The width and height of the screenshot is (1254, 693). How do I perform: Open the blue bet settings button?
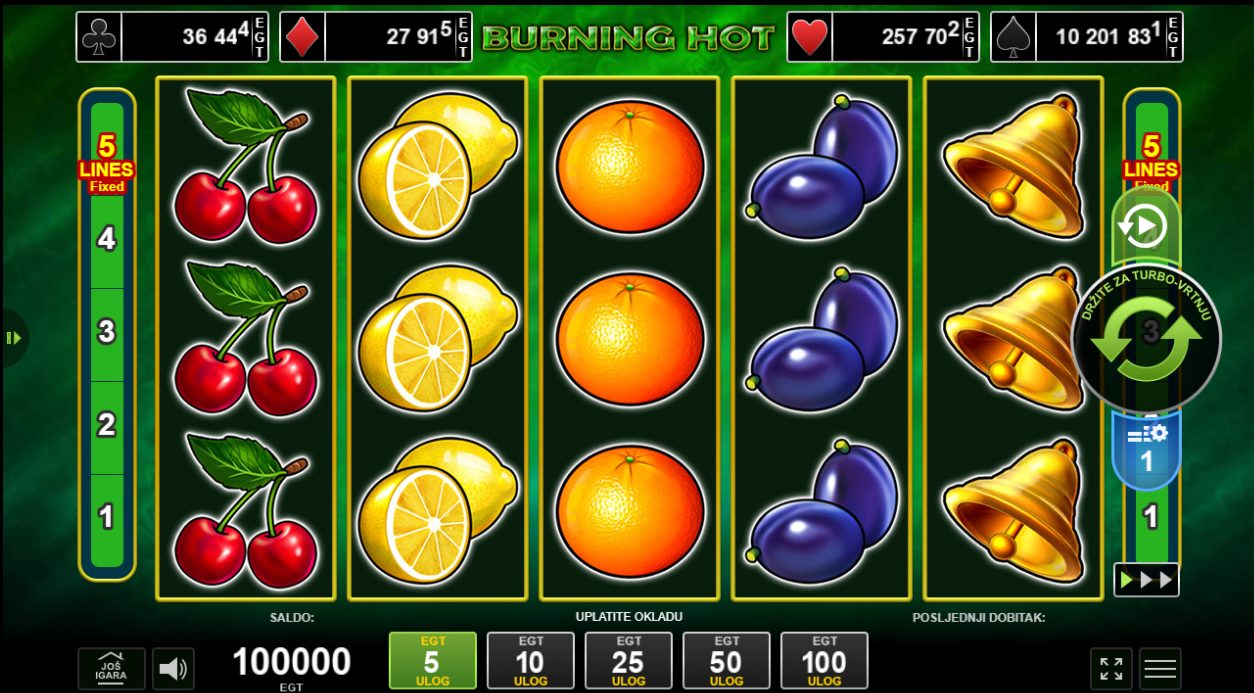[1147, 450]
